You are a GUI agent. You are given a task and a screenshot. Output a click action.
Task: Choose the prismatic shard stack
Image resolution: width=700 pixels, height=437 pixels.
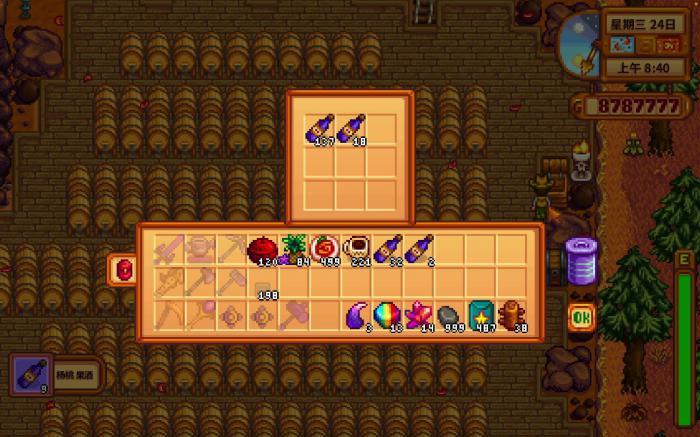tap(388, 316)
